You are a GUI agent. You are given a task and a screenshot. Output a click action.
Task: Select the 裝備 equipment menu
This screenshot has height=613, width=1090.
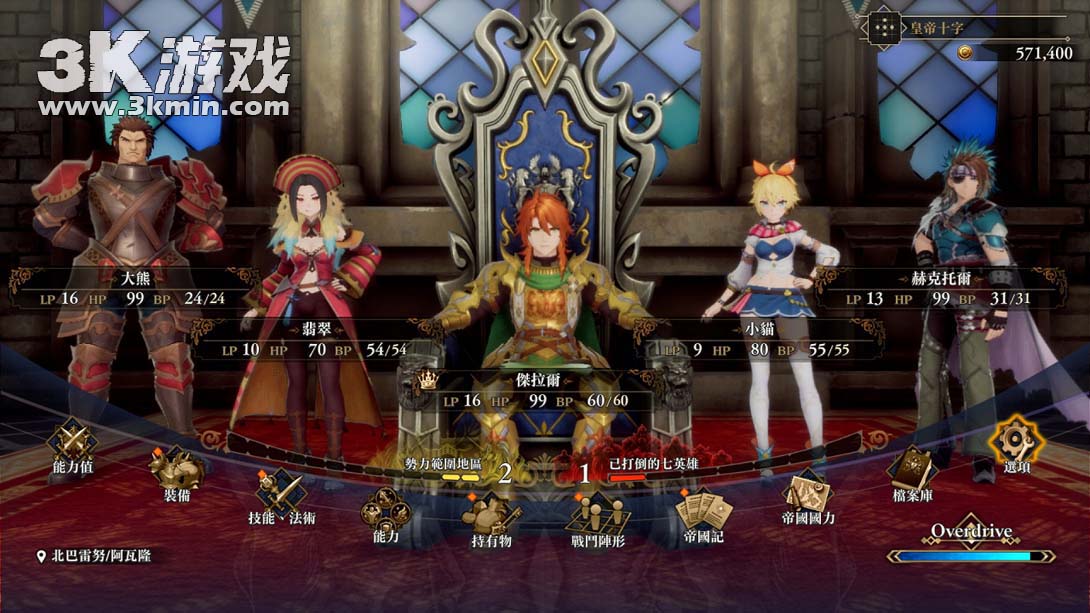[x=177, y=468]
